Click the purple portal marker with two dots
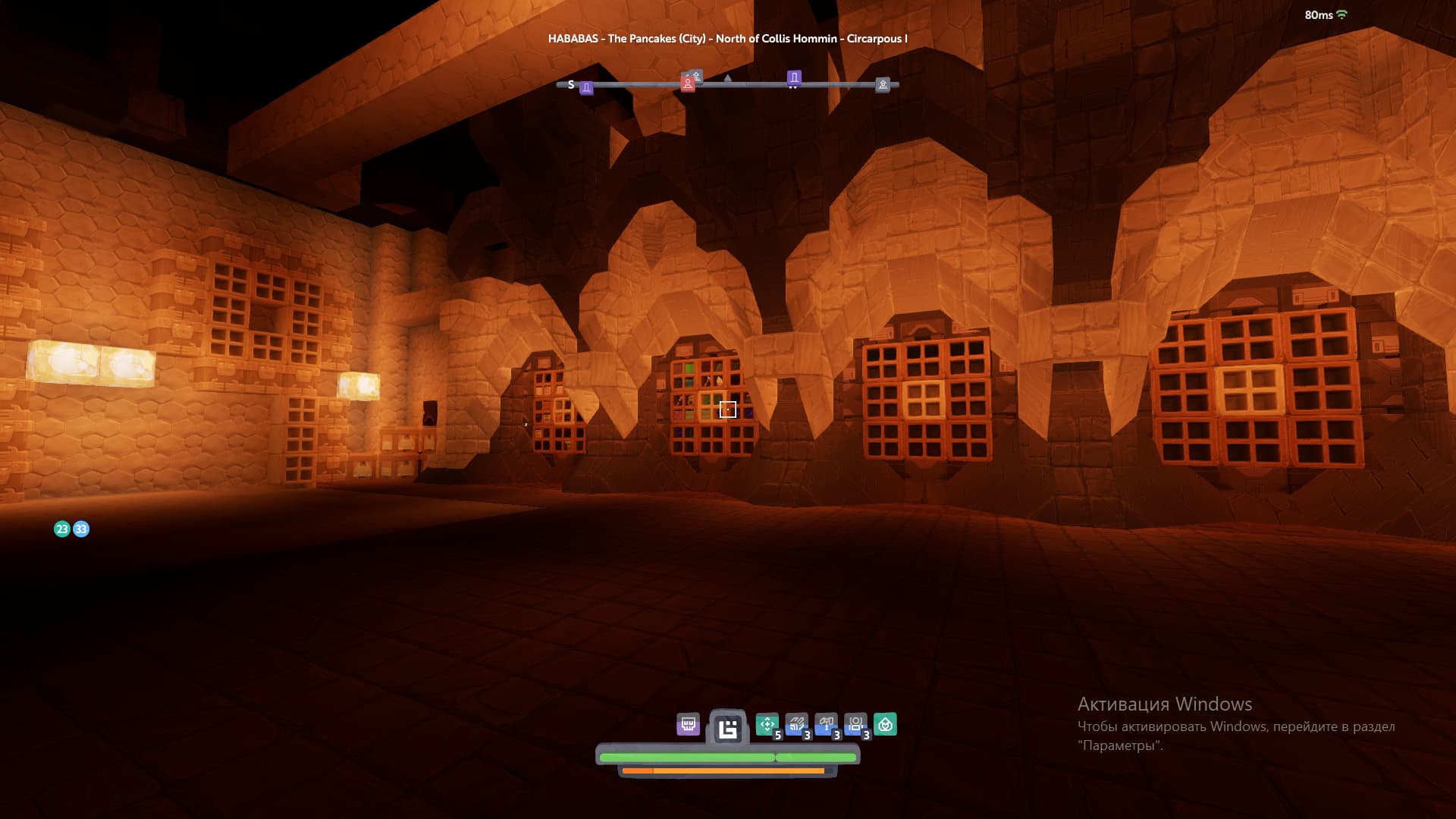Viewport: 1456px width, 819px height. [x=794, y=77]
